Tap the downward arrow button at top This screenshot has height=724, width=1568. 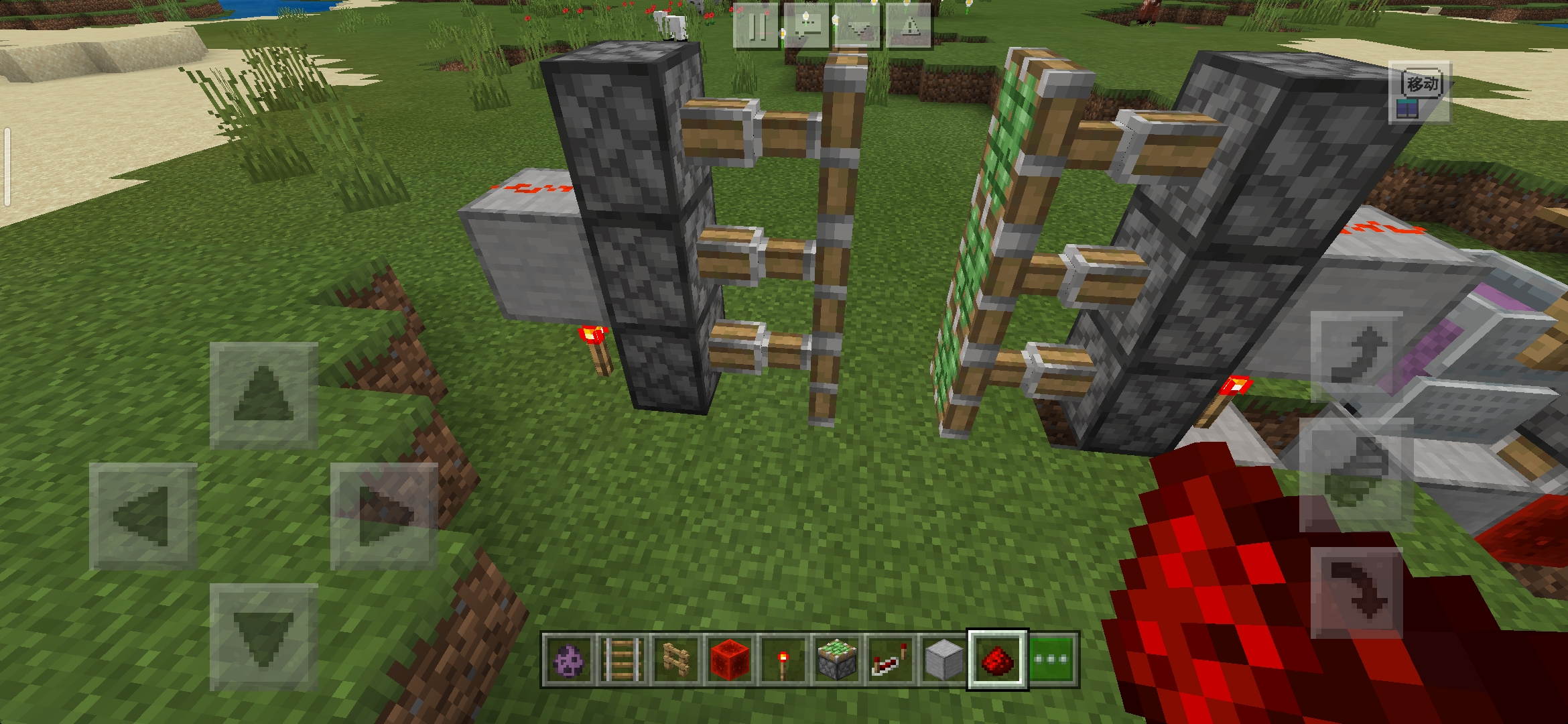tap(858, 27)
